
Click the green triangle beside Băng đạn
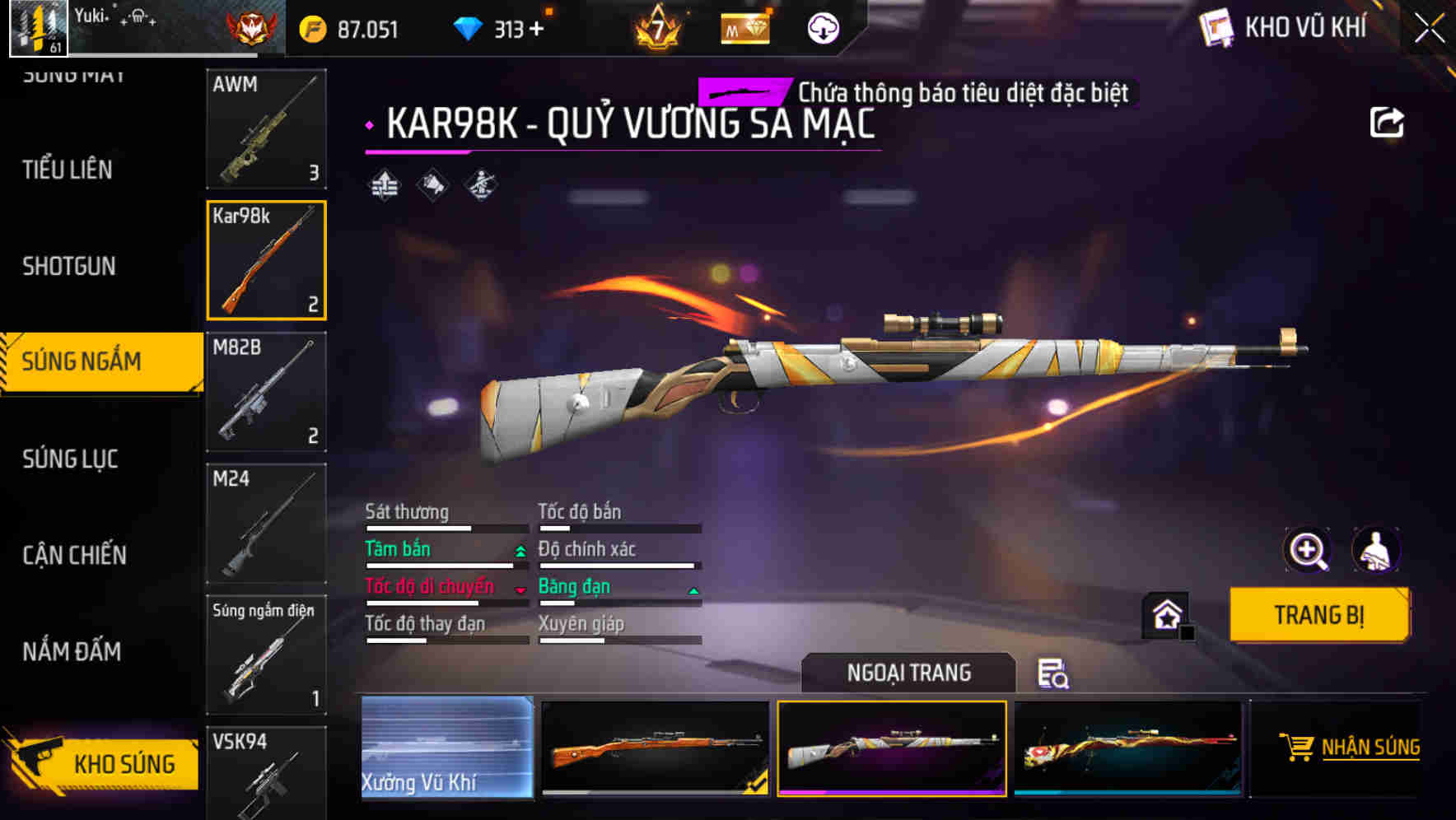click(x=693, y=590)
